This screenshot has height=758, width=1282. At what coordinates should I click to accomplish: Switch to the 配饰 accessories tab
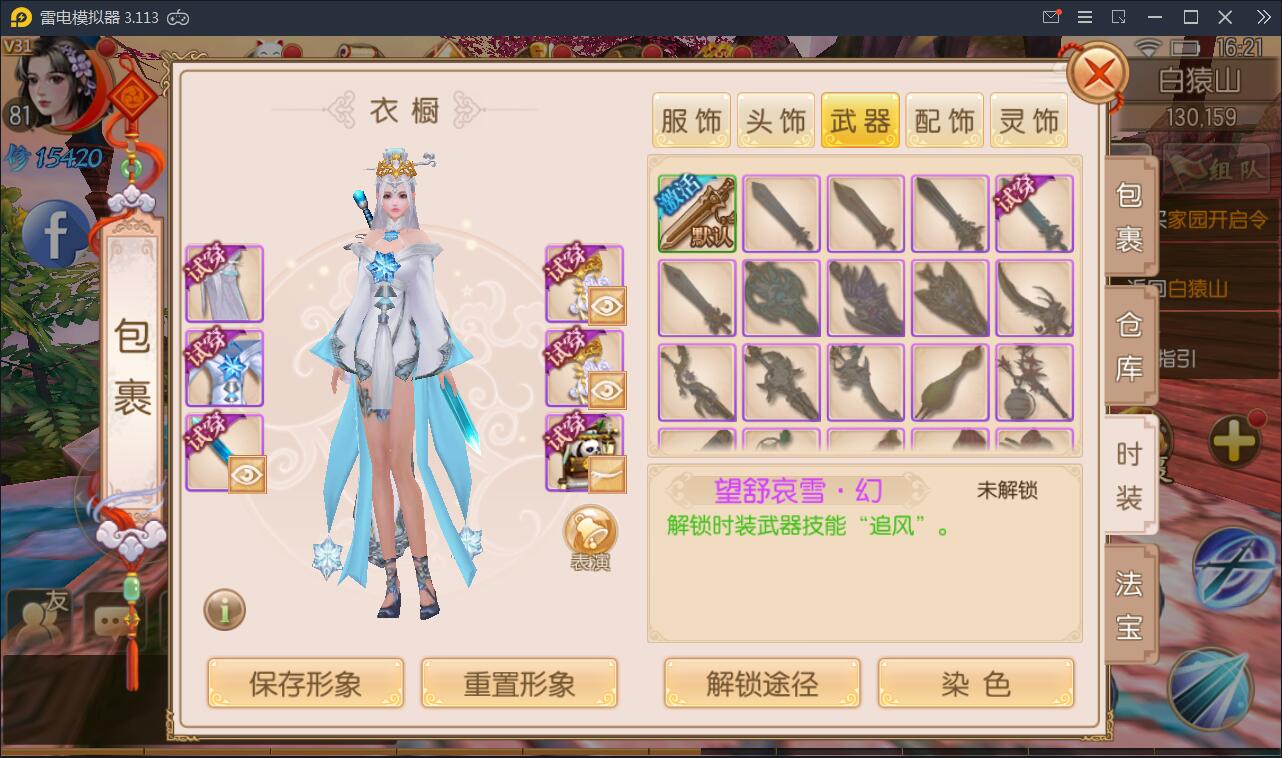(x=944, y=118)
